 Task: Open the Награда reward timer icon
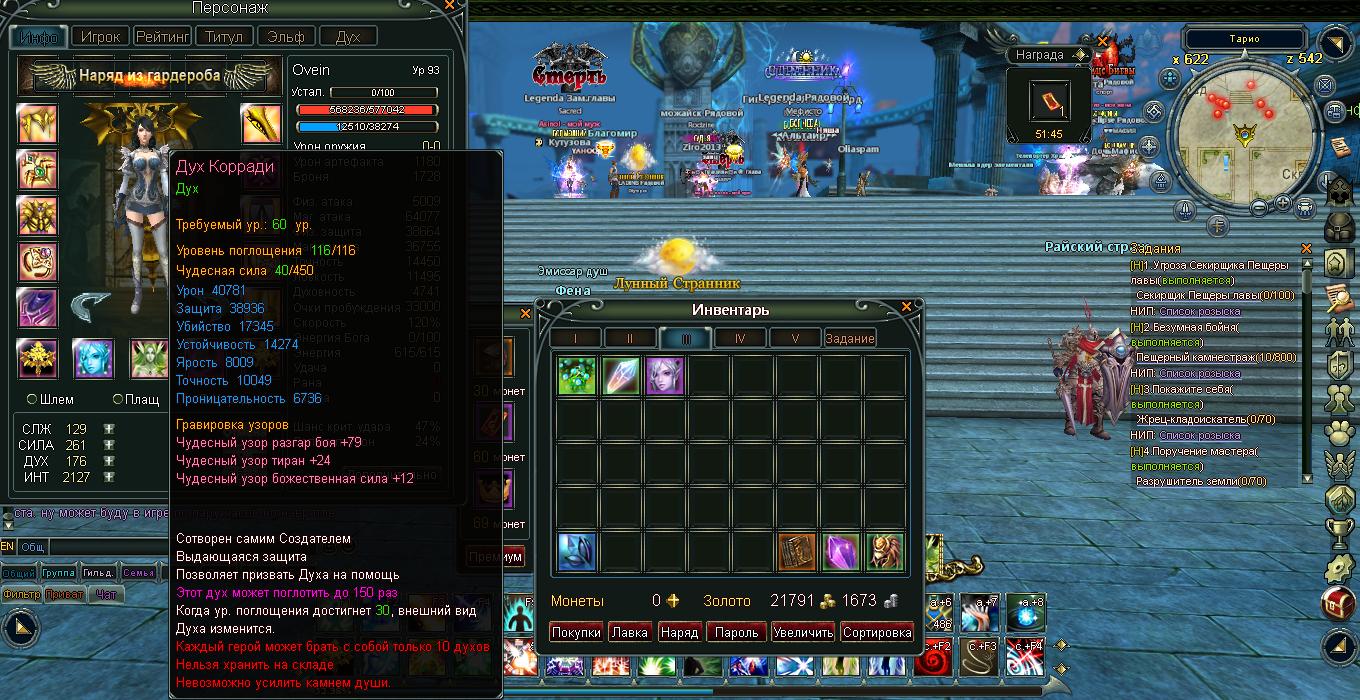[1048, 104]
